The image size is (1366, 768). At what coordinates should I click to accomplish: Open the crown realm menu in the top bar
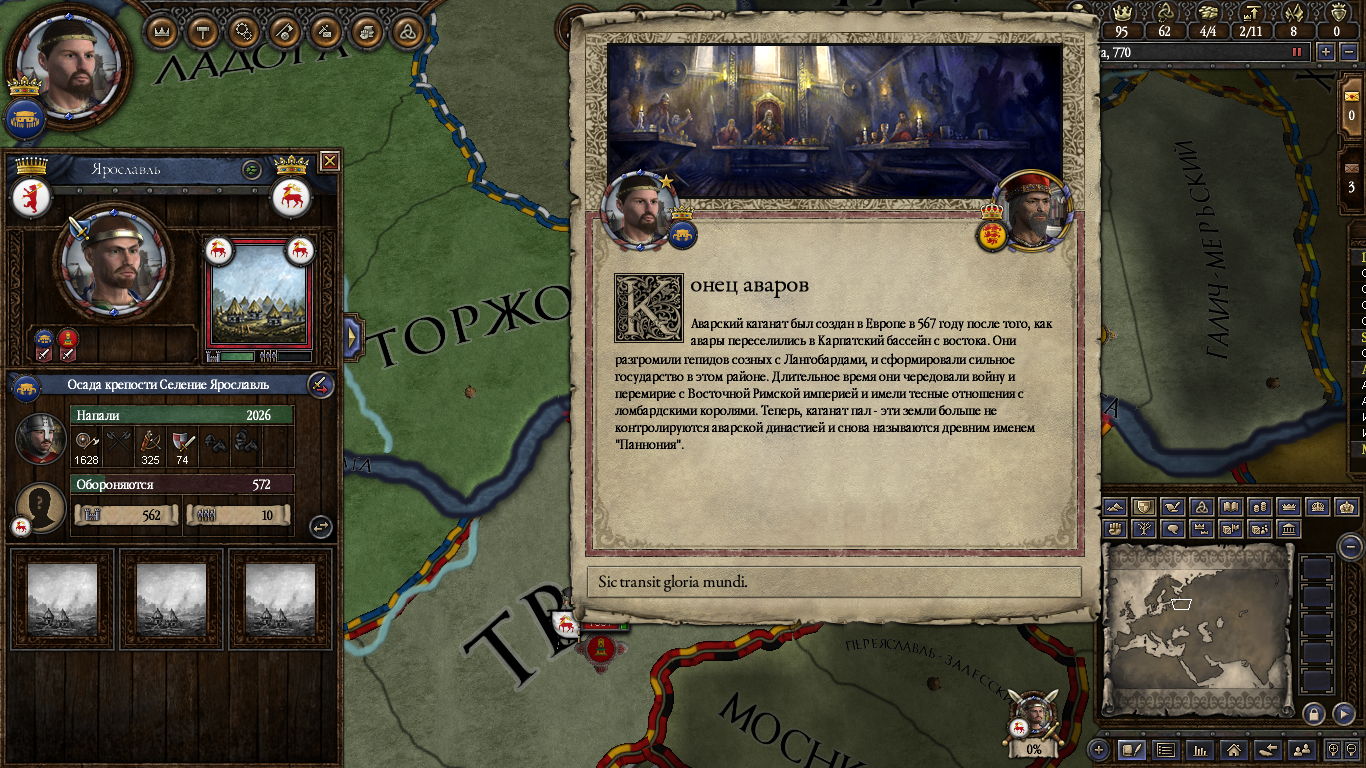point(162,31)
